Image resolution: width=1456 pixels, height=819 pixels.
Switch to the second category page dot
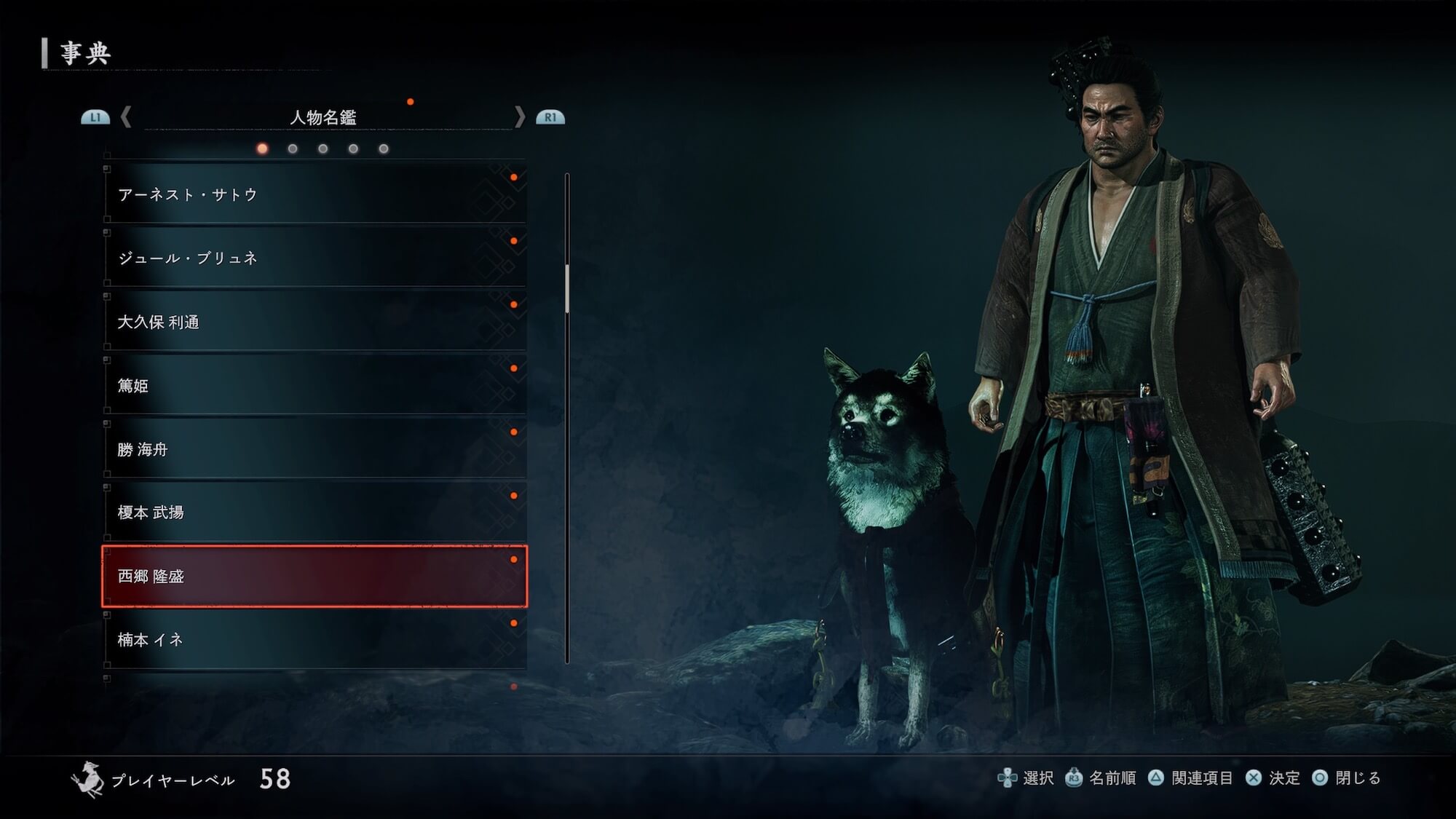point(293,149)
